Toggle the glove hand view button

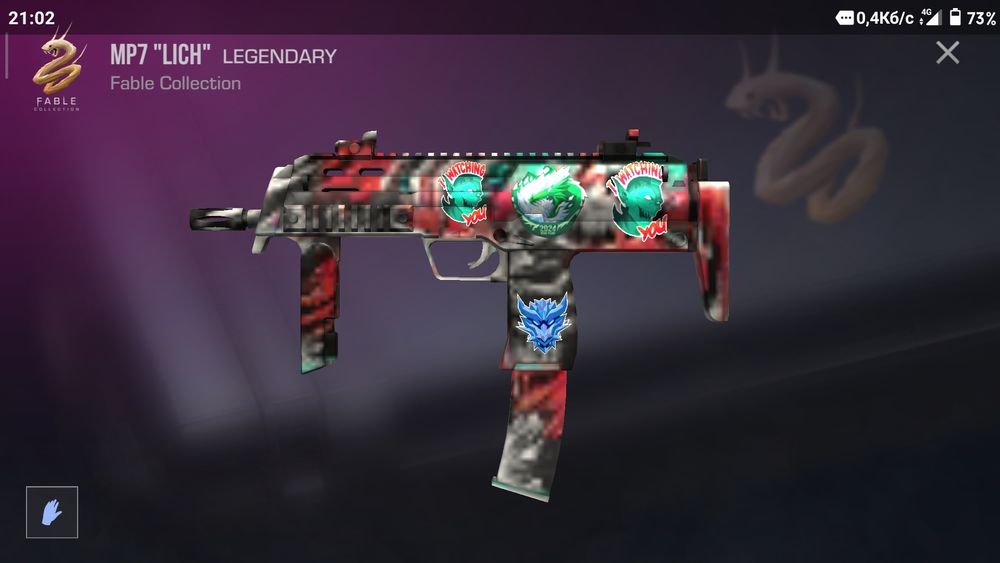tap(52, 512)
